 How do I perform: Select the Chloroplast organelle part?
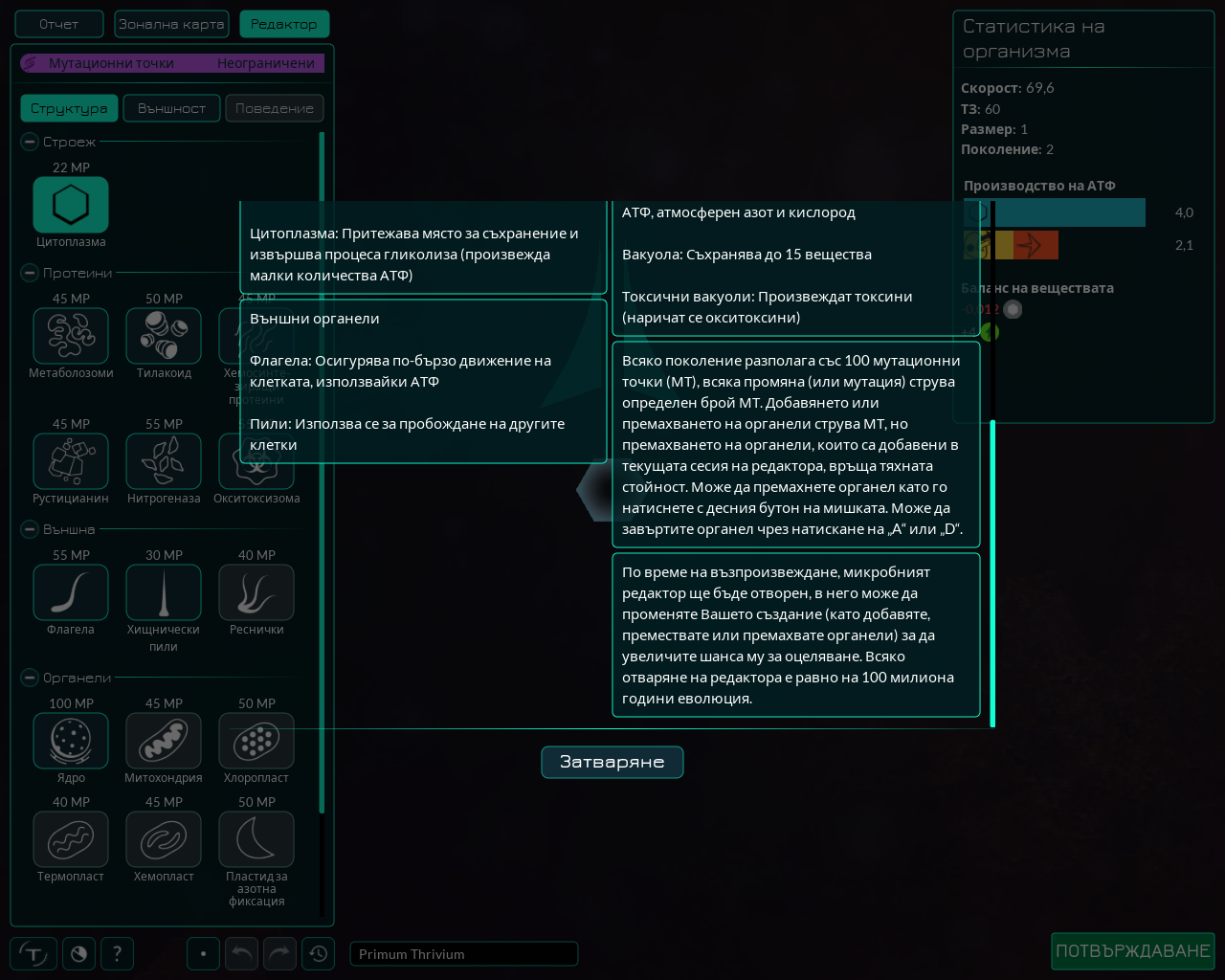tap(256, 740)
